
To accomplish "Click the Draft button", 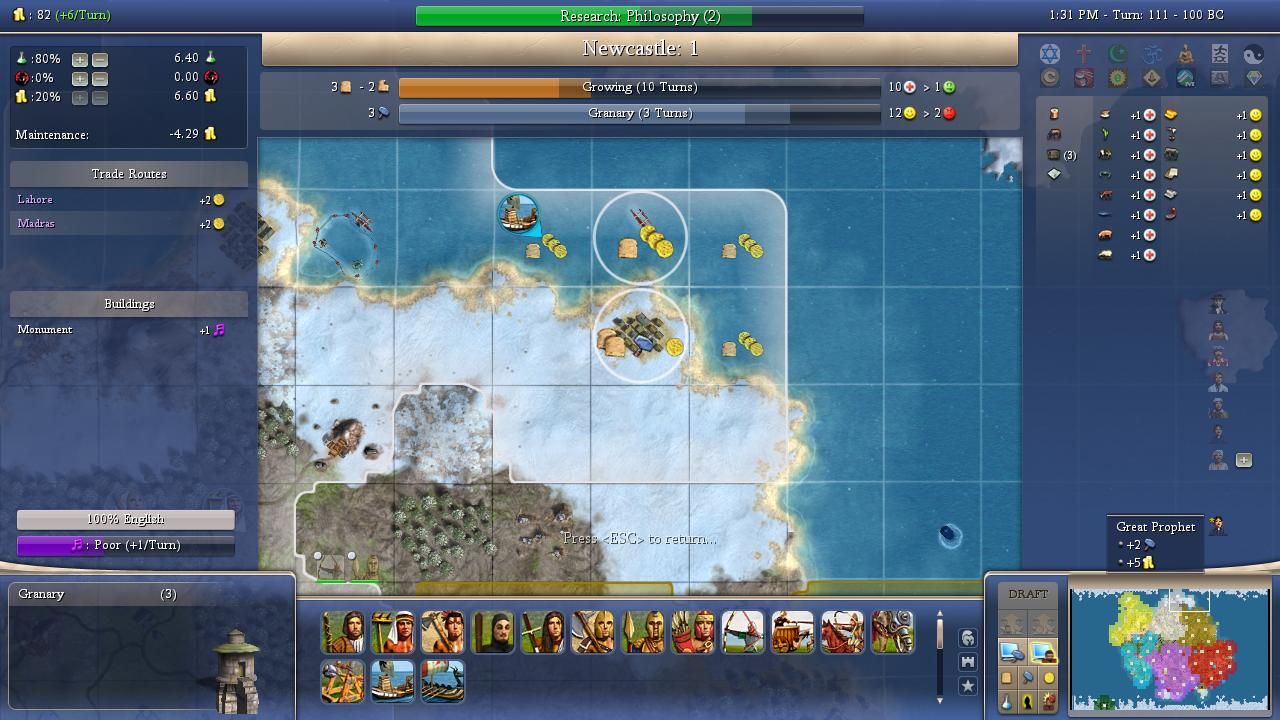I will 1028,594.
